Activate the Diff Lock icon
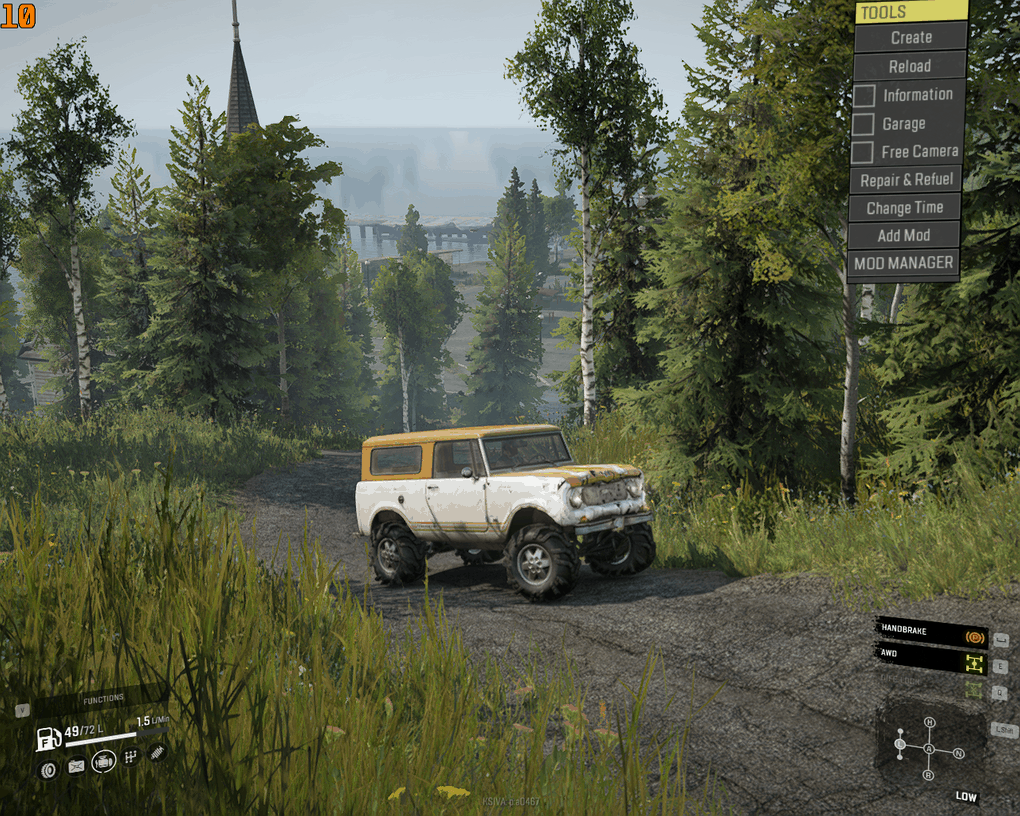The image size is (1020, 816). point(973,689)
